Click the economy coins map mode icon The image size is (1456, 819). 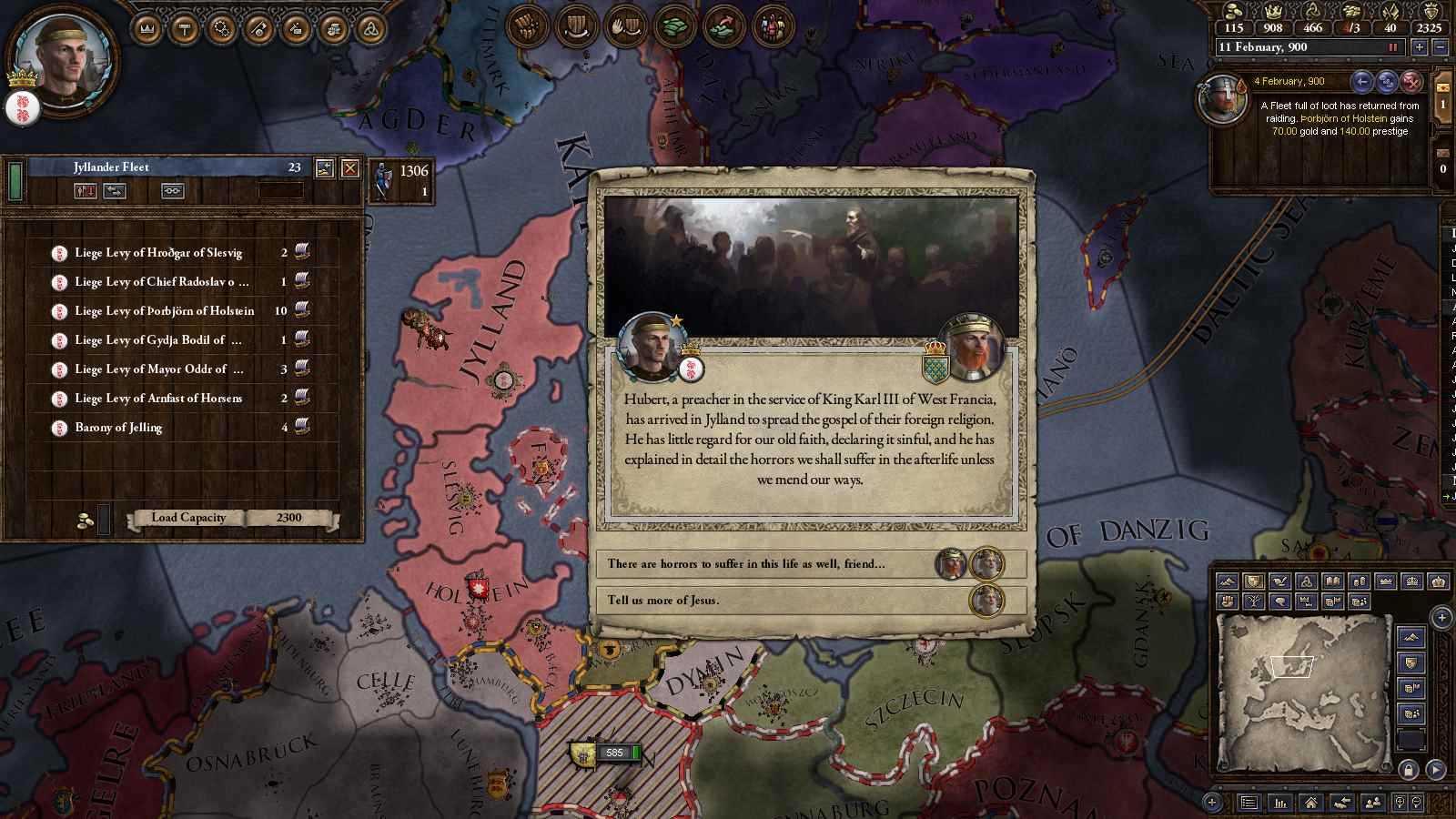1358,581
